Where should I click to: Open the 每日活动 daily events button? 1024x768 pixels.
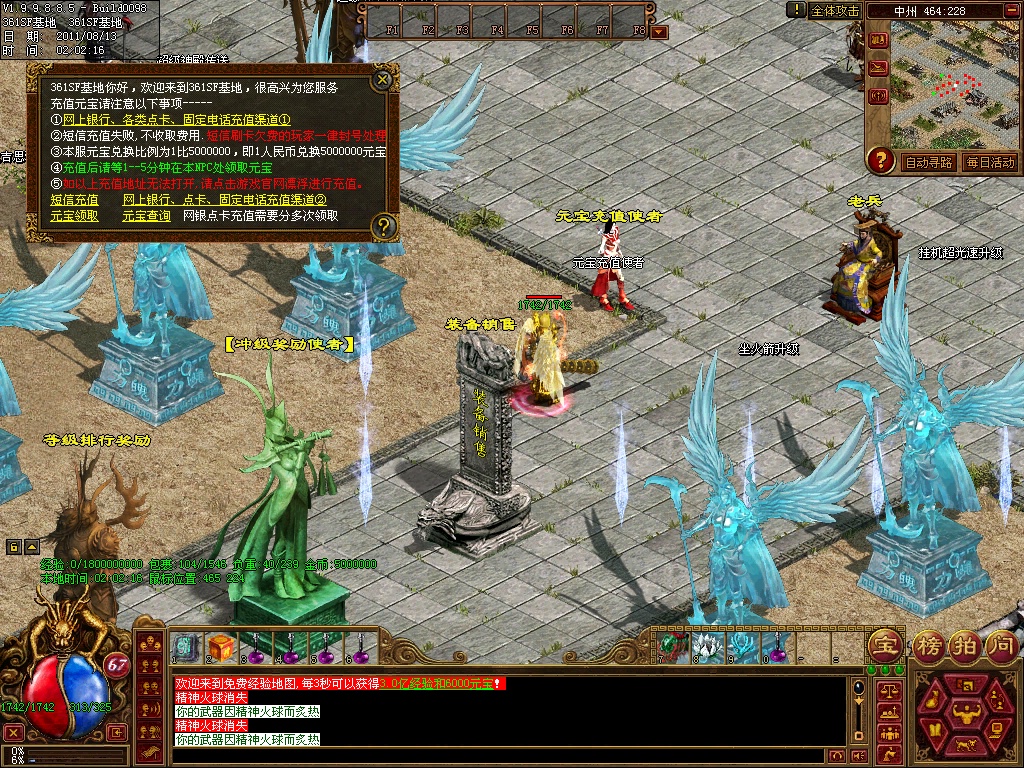[x=989, y=162]
